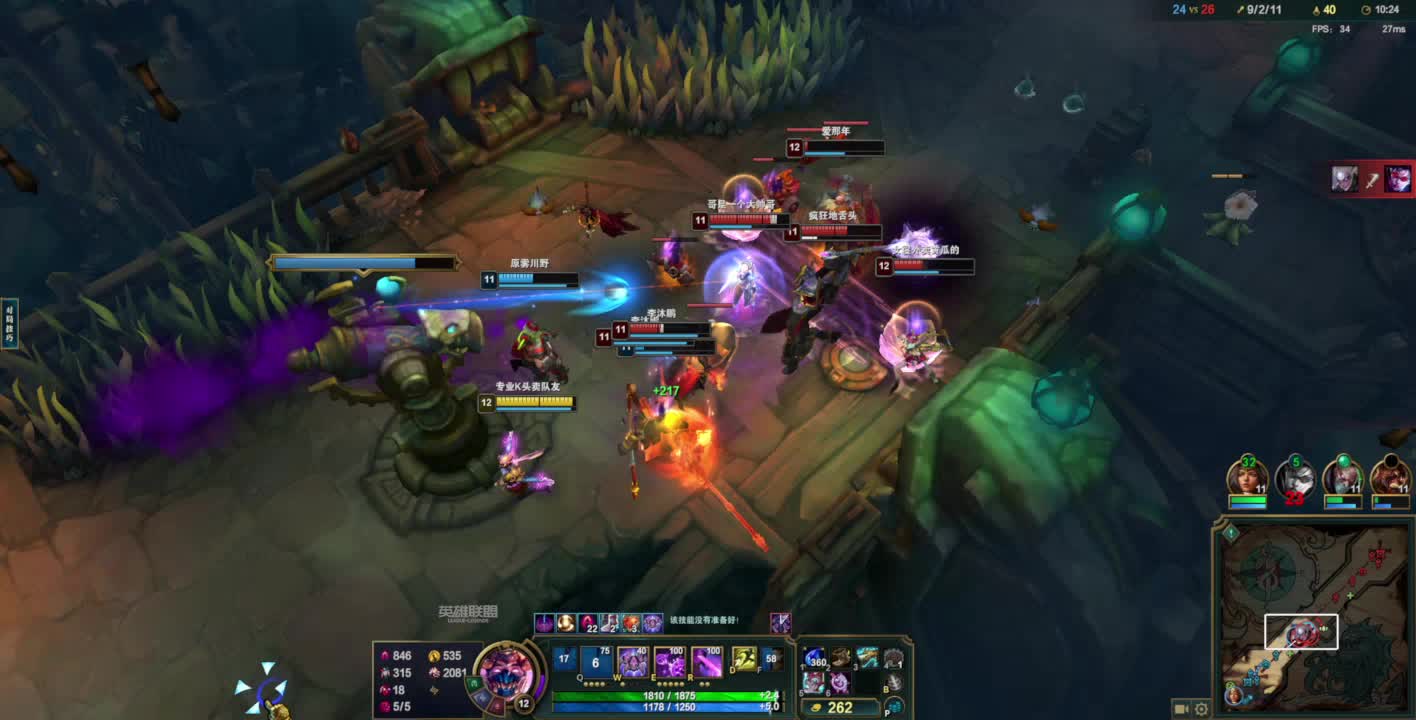Use the item in slot 1 showing 360
The image size is (1416, 720).
(815, 658)
